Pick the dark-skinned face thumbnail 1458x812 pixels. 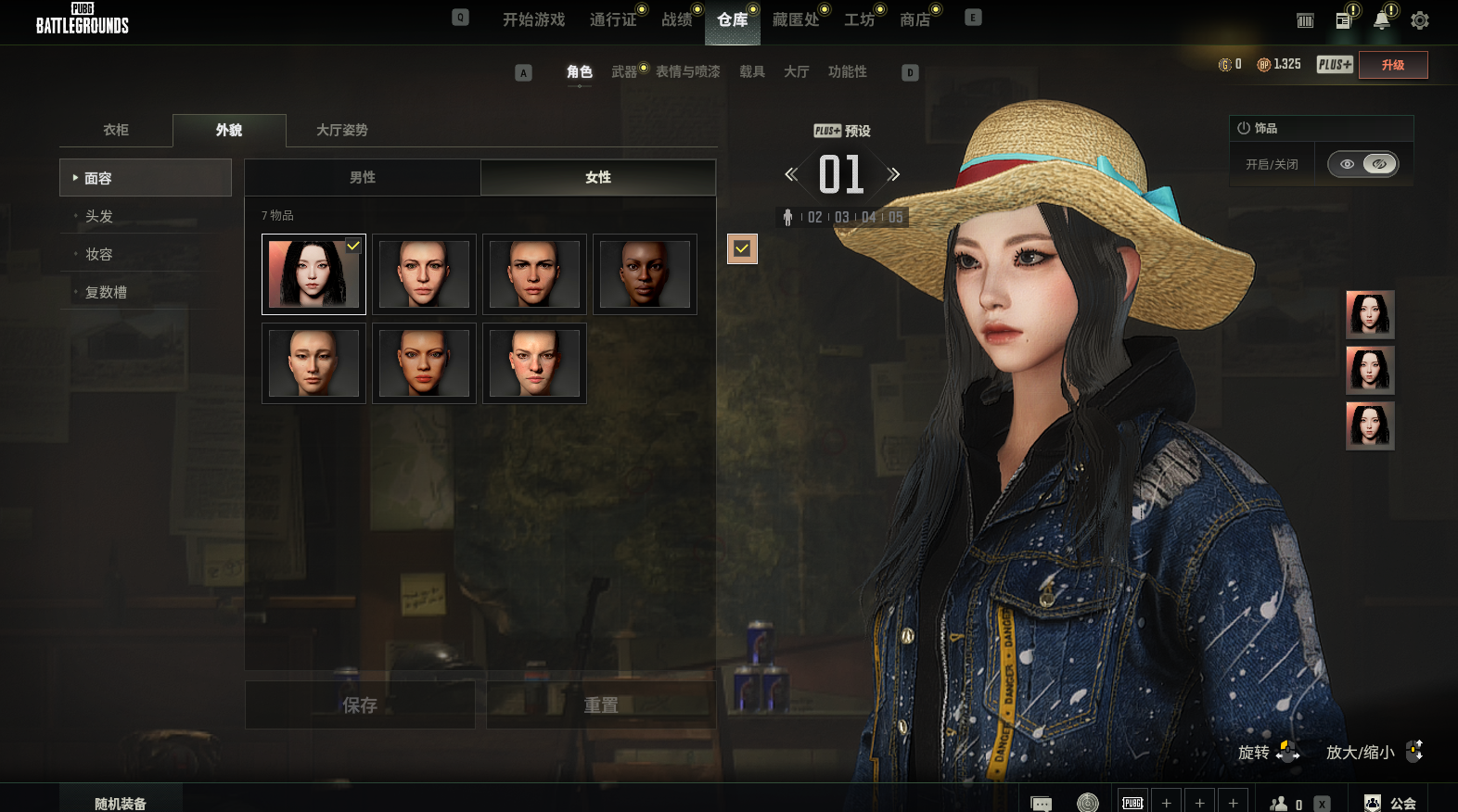click(x=645, y=274)
